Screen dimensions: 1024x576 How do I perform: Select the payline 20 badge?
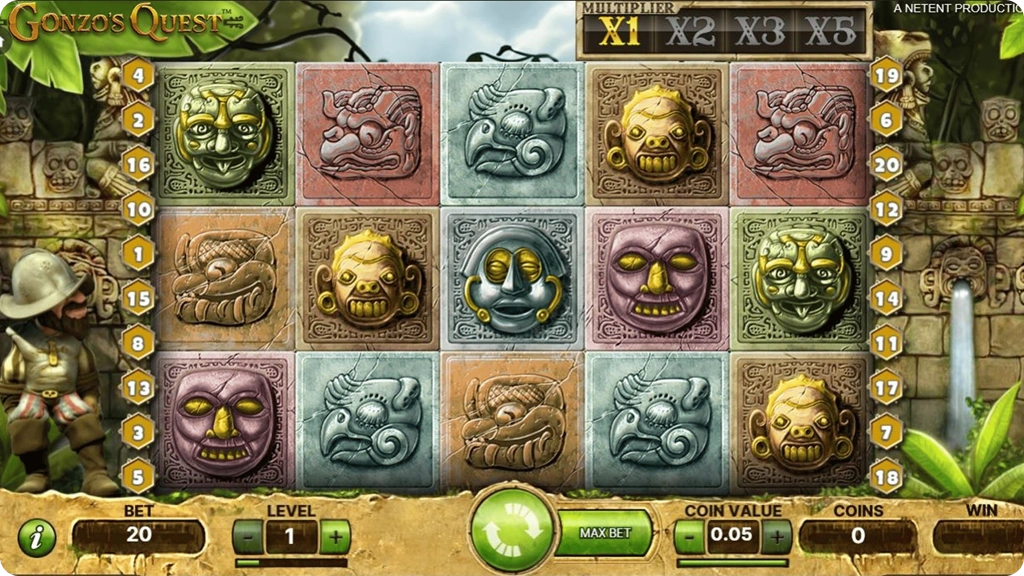[x=886, y=163]
